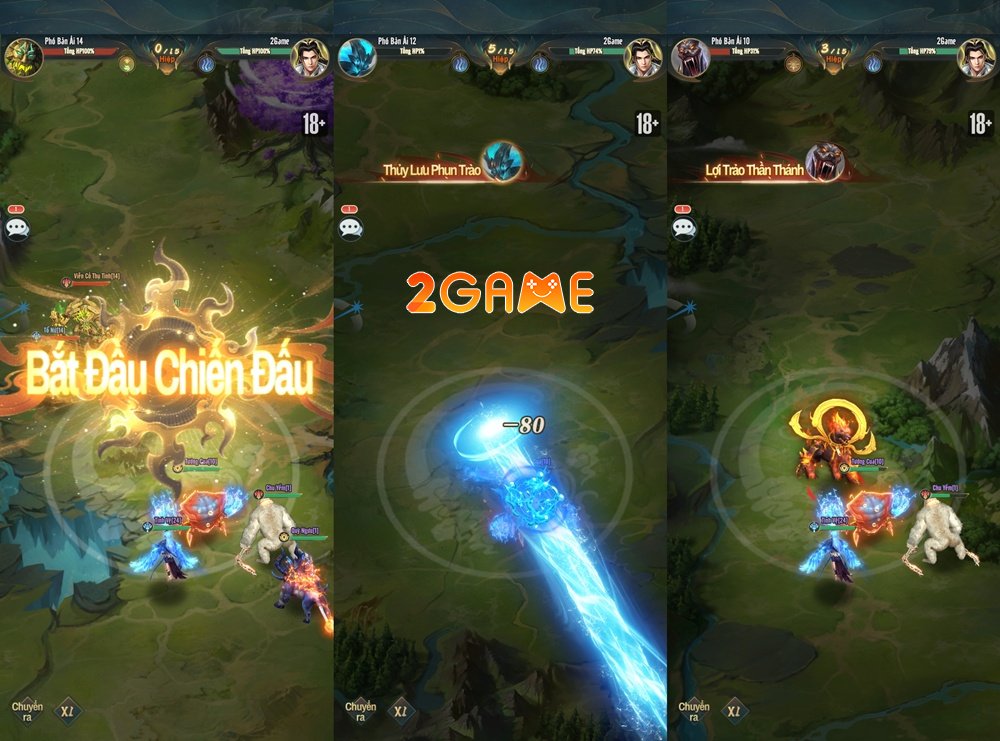This screenshot has width=1000, height=741.
Task: Toggle X1 speed in the Phó Bản Ải 12 battle
Action: pos(402,711)
